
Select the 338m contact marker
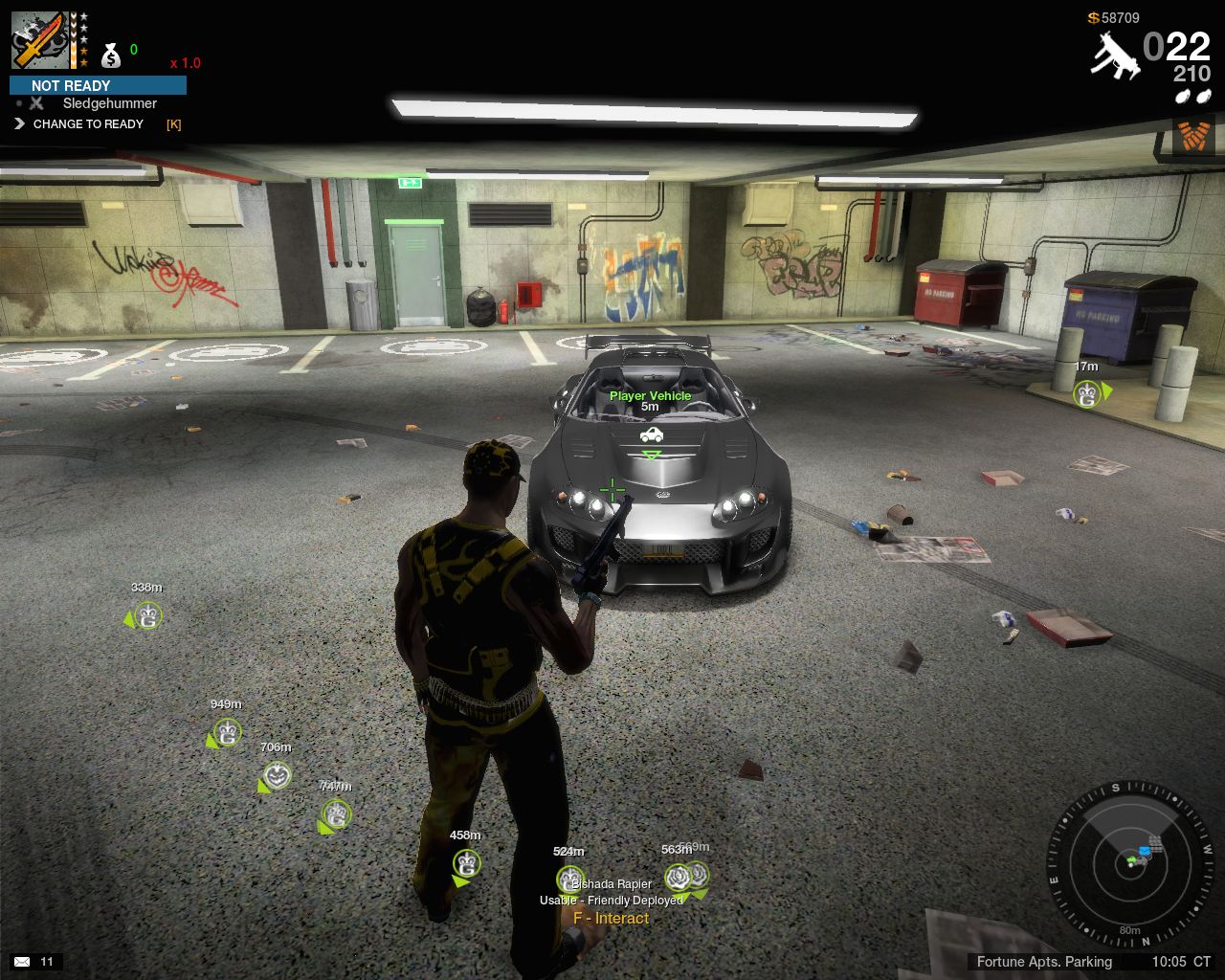(x=147, y=615)
